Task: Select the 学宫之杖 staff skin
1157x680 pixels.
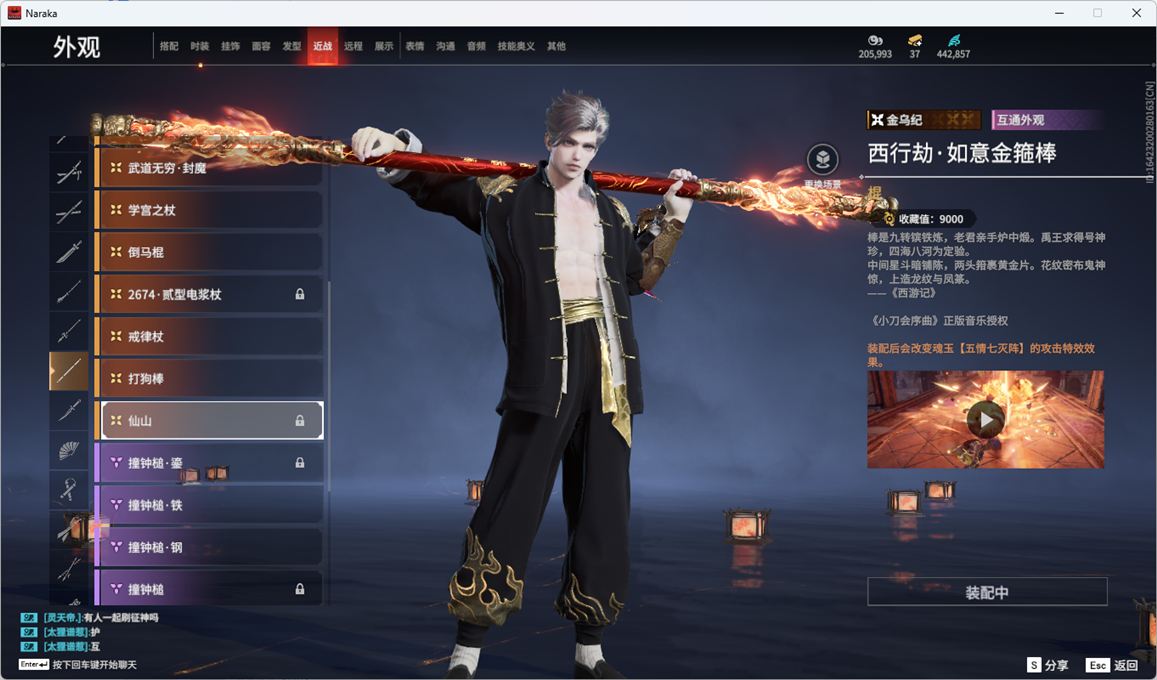Action: point(209,210)
